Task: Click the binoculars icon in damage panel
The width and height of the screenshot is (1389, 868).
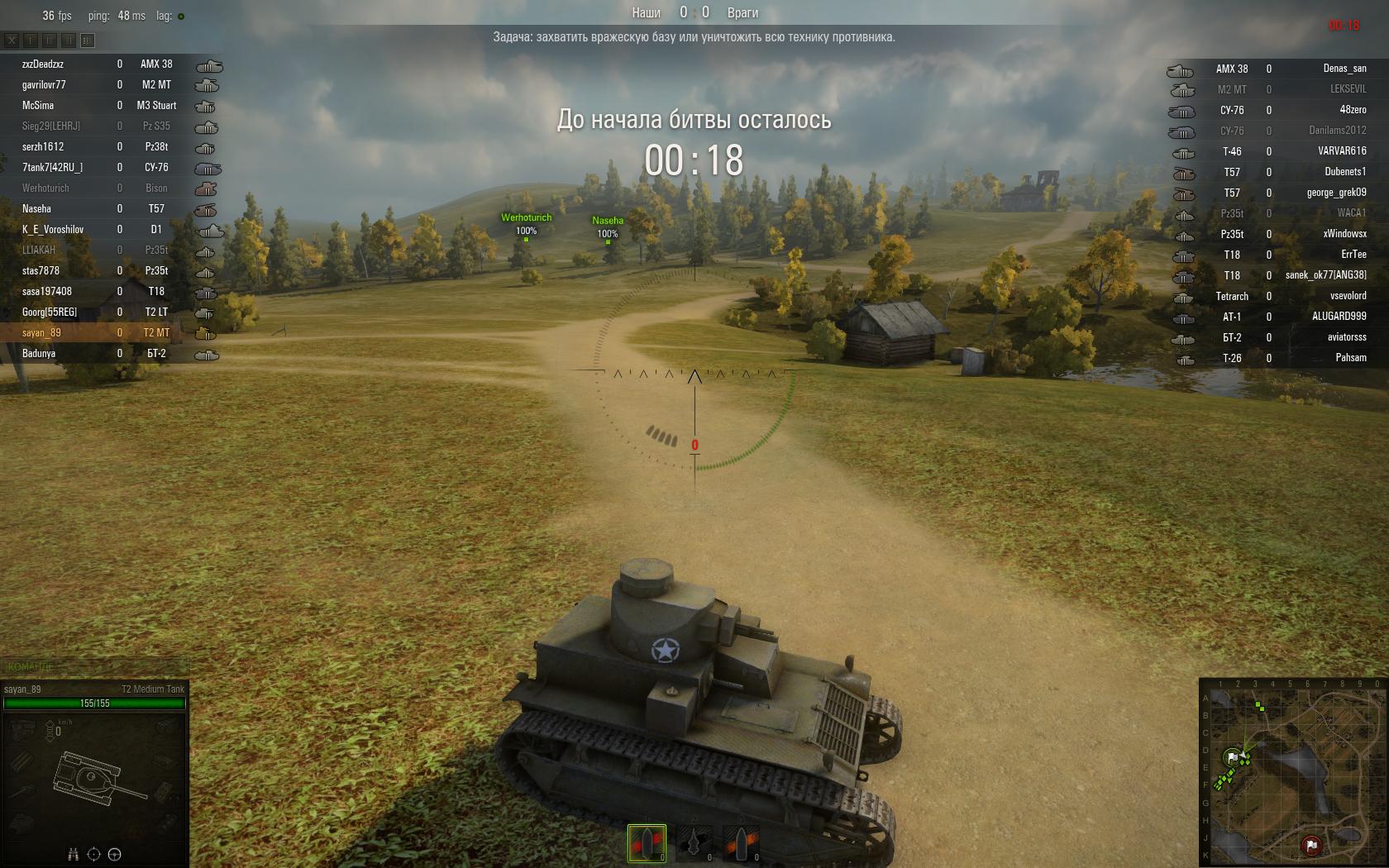Action: pyautogui.click(x=73, y=855)
